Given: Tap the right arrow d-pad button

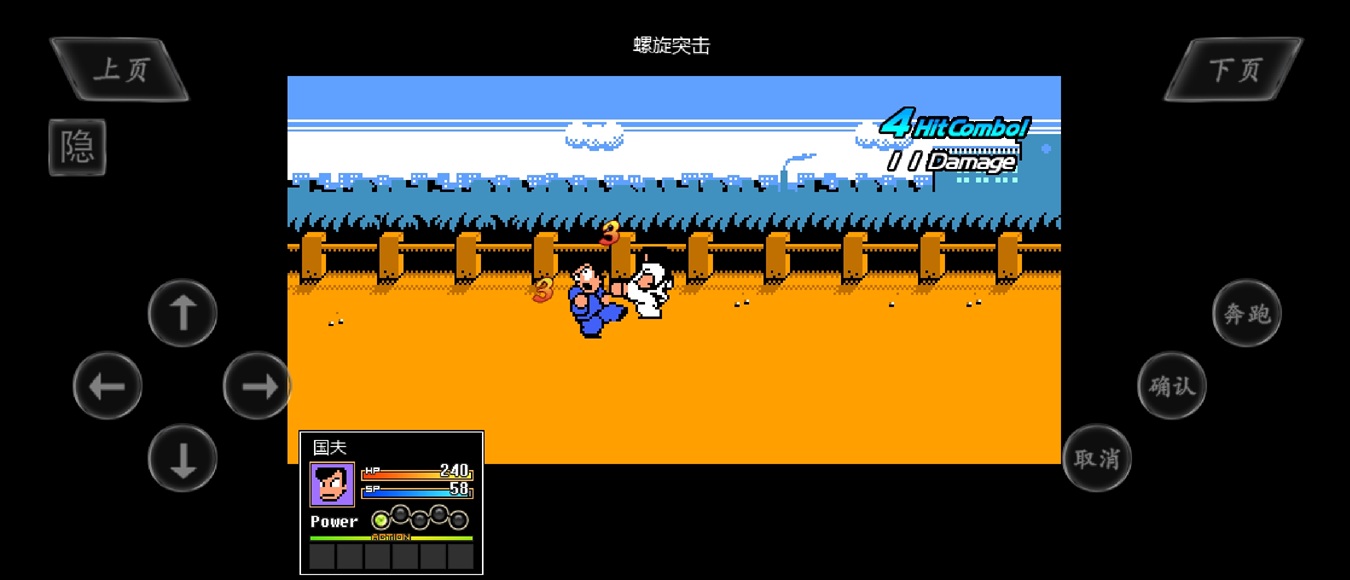Looking at the screenshot, I should click(x=257, y=386).
